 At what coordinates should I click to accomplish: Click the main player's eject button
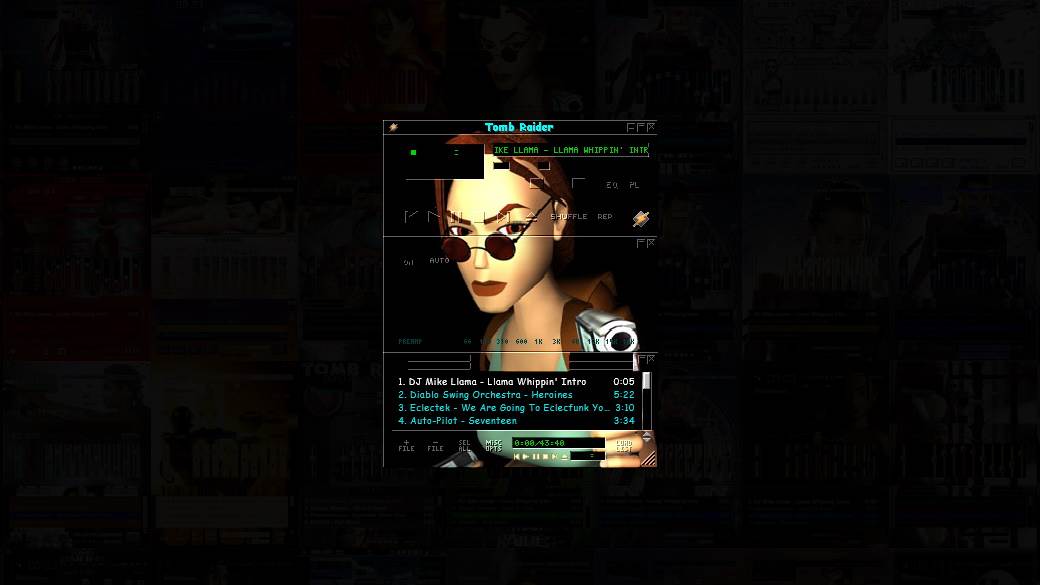point(531,216)
